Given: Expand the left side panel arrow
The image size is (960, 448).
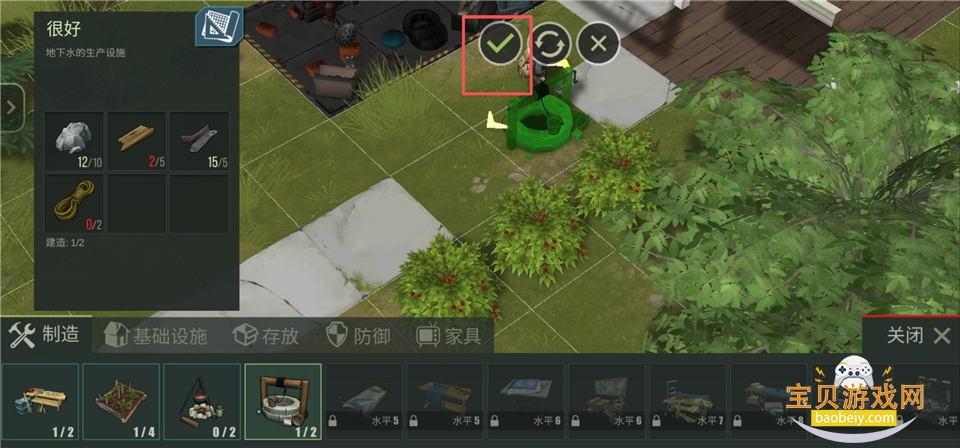Looking at the screenshot, I should [11, 108].
